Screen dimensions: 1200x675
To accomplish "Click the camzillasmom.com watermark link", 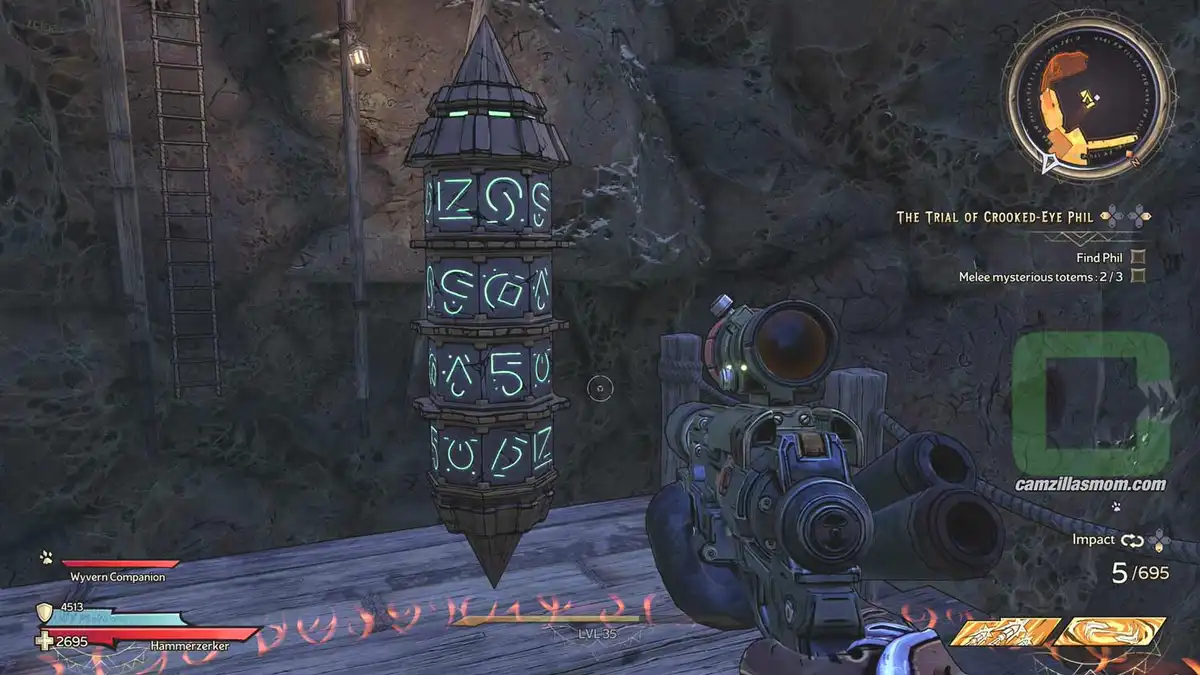I will [1092, 485].
